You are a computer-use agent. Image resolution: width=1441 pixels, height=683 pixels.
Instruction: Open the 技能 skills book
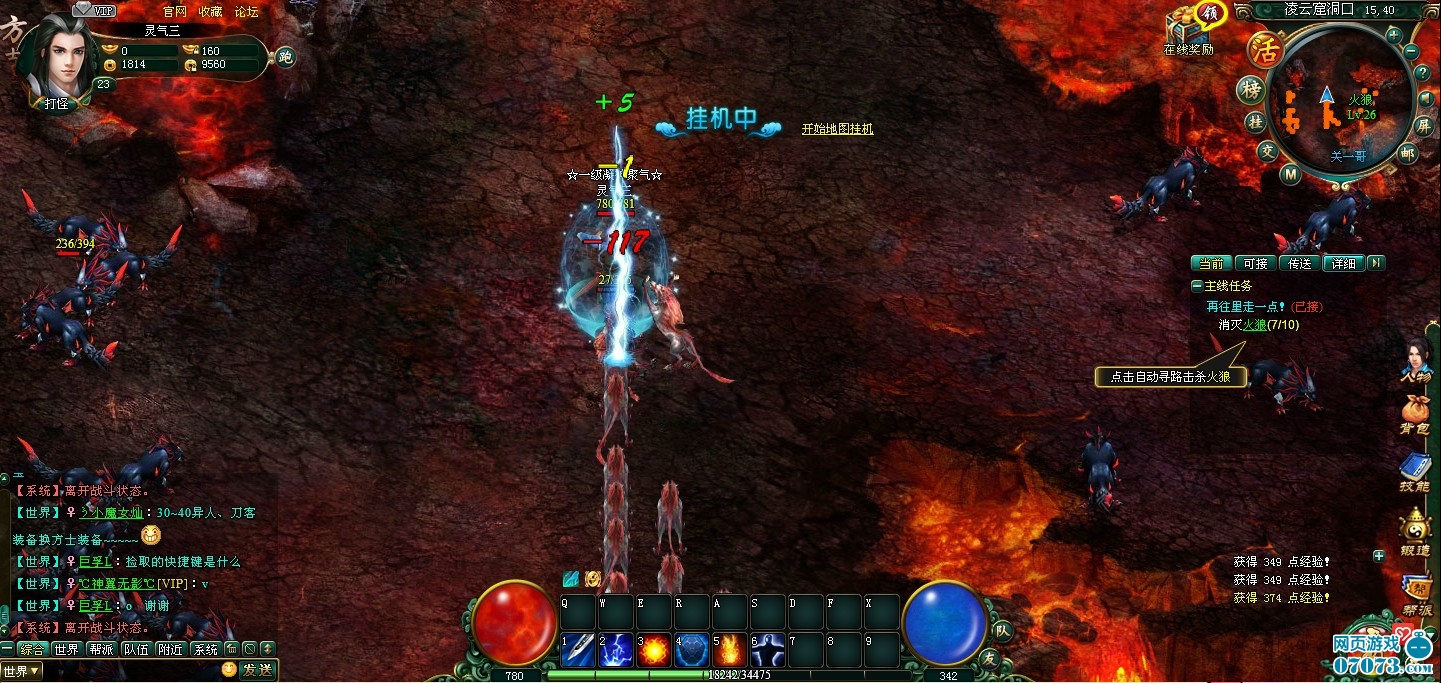[x=1414, y=470]
